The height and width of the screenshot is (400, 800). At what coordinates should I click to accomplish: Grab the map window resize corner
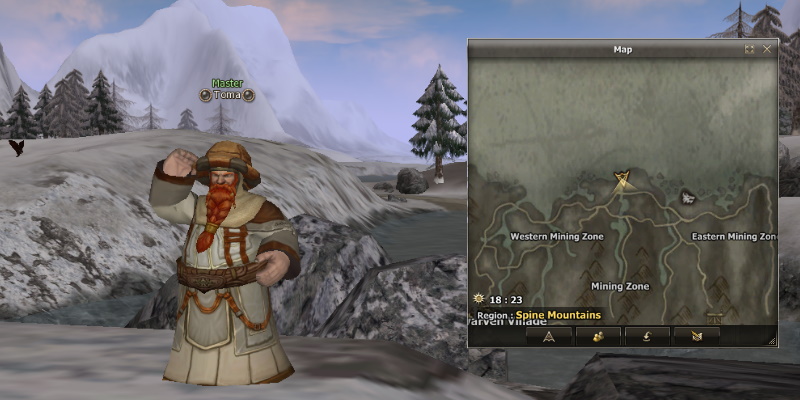coord(772,341)
